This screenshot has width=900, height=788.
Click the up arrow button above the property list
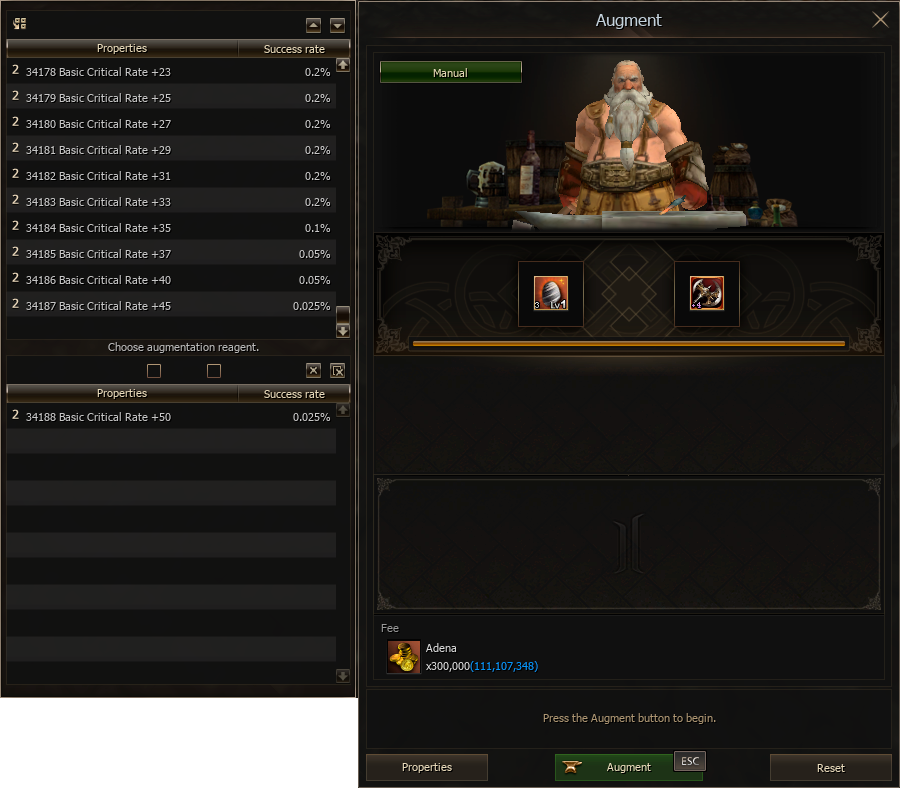click(314, 25)
